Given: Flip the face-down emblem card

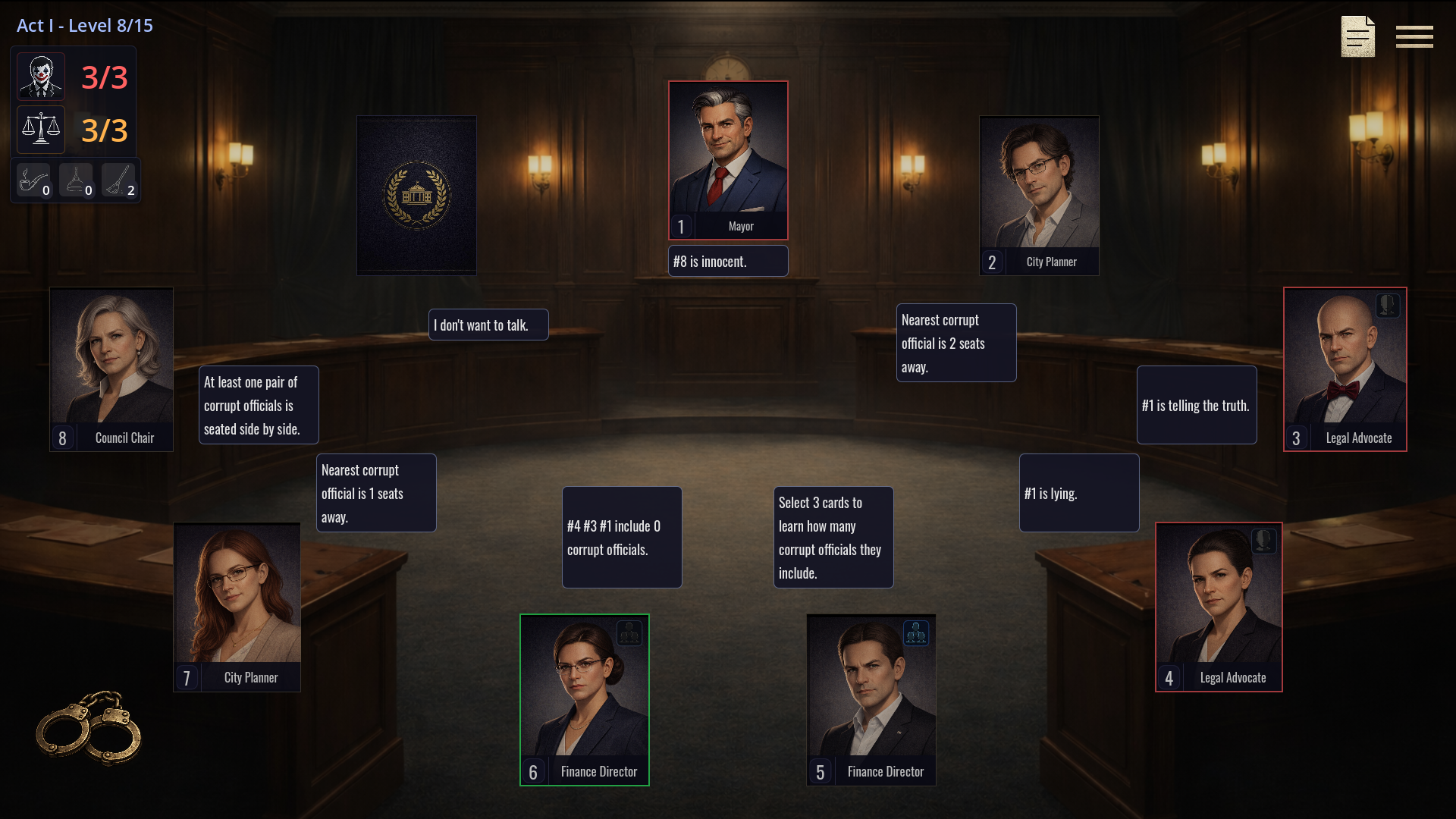Looking at the screenshot, I should [x=416, y=195].
